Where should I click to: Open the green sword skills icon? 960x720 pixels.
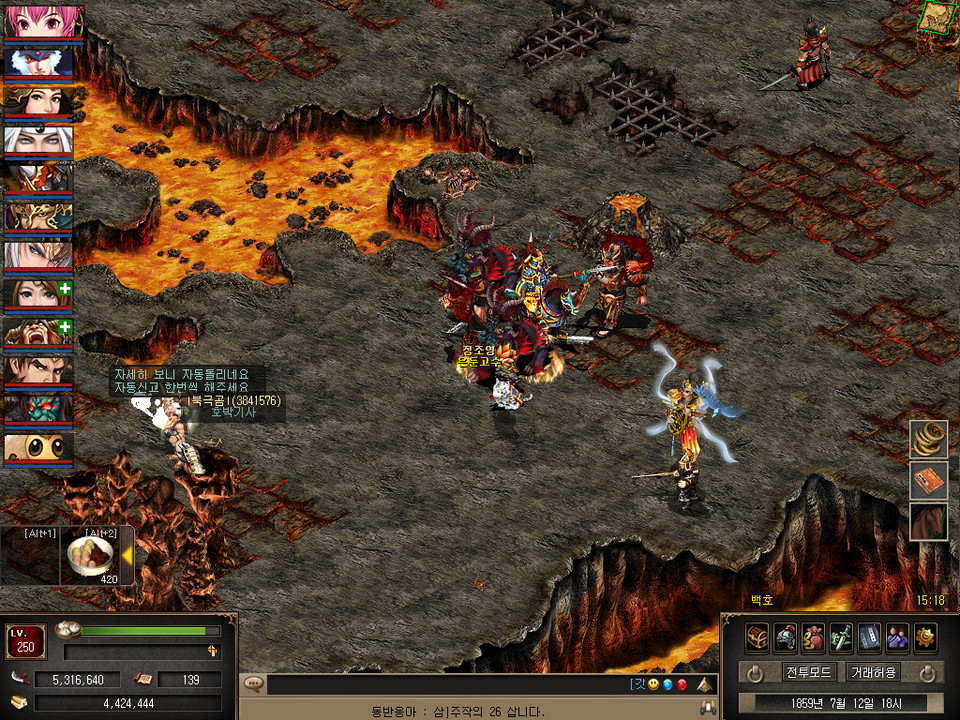pyautogui.click(x=841, y=637)
